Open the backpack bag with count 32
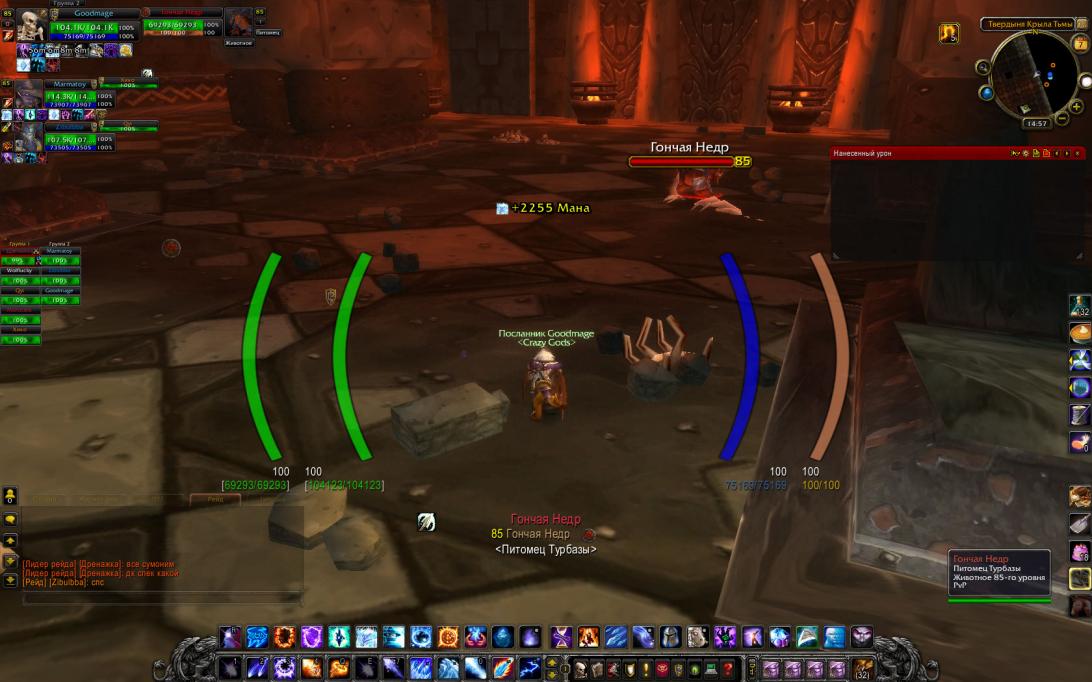 click(x=862, y=667)
